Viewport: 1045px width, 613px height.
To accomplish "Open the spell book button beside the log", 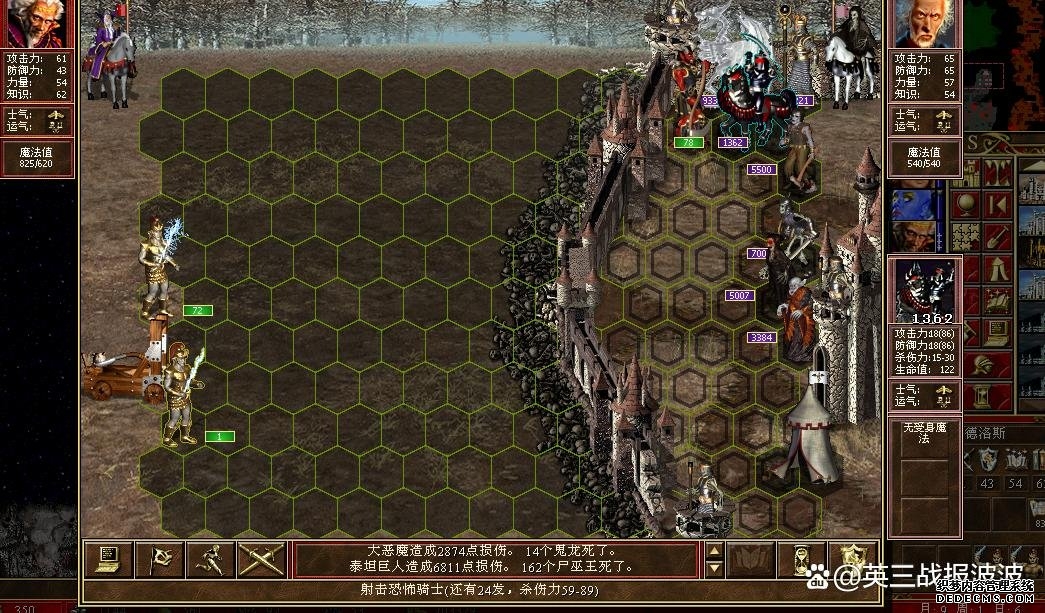I will click(750, 559).
